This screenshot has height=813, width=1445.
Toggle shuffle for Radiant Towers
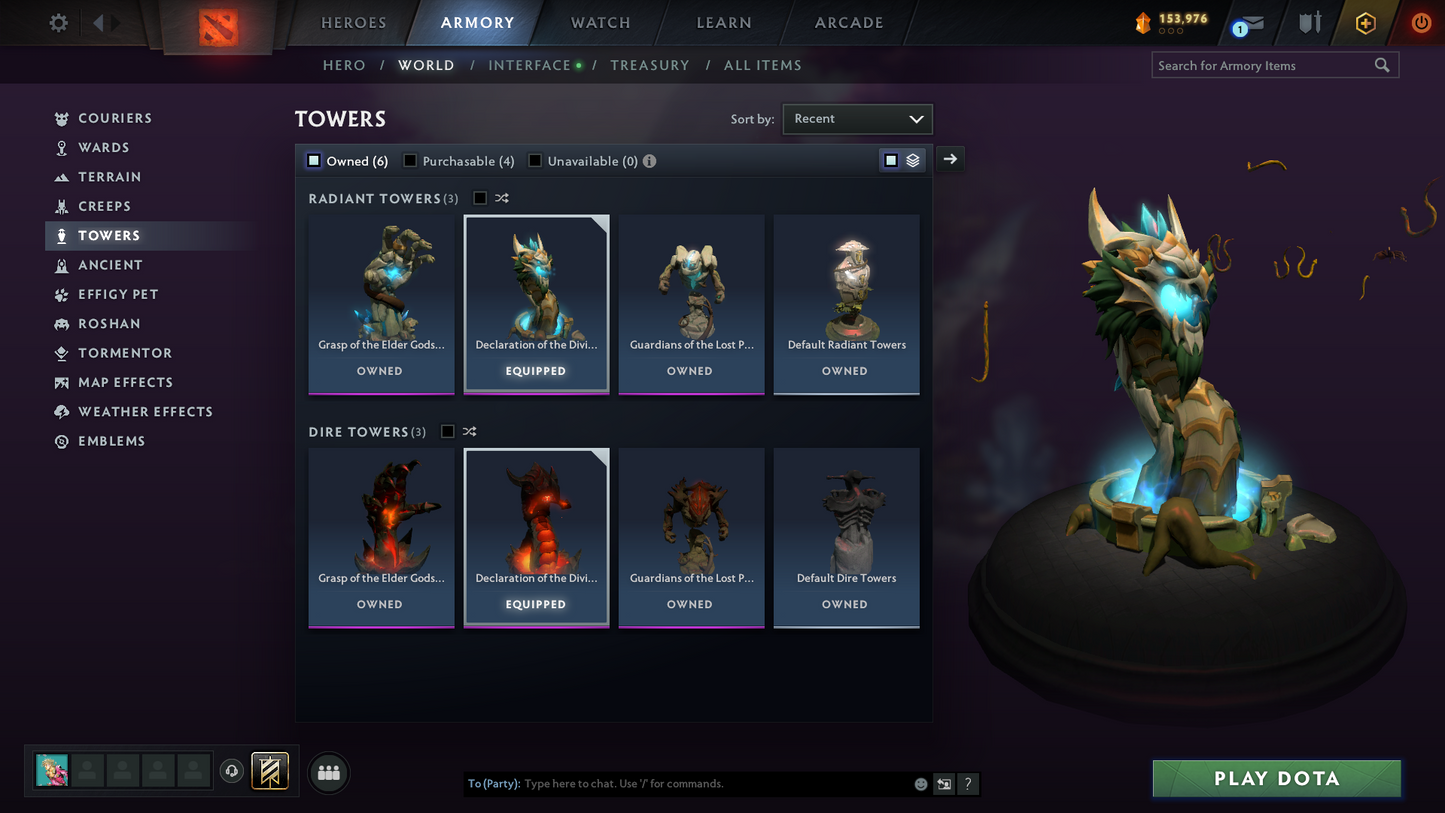[x=501, y=198]
